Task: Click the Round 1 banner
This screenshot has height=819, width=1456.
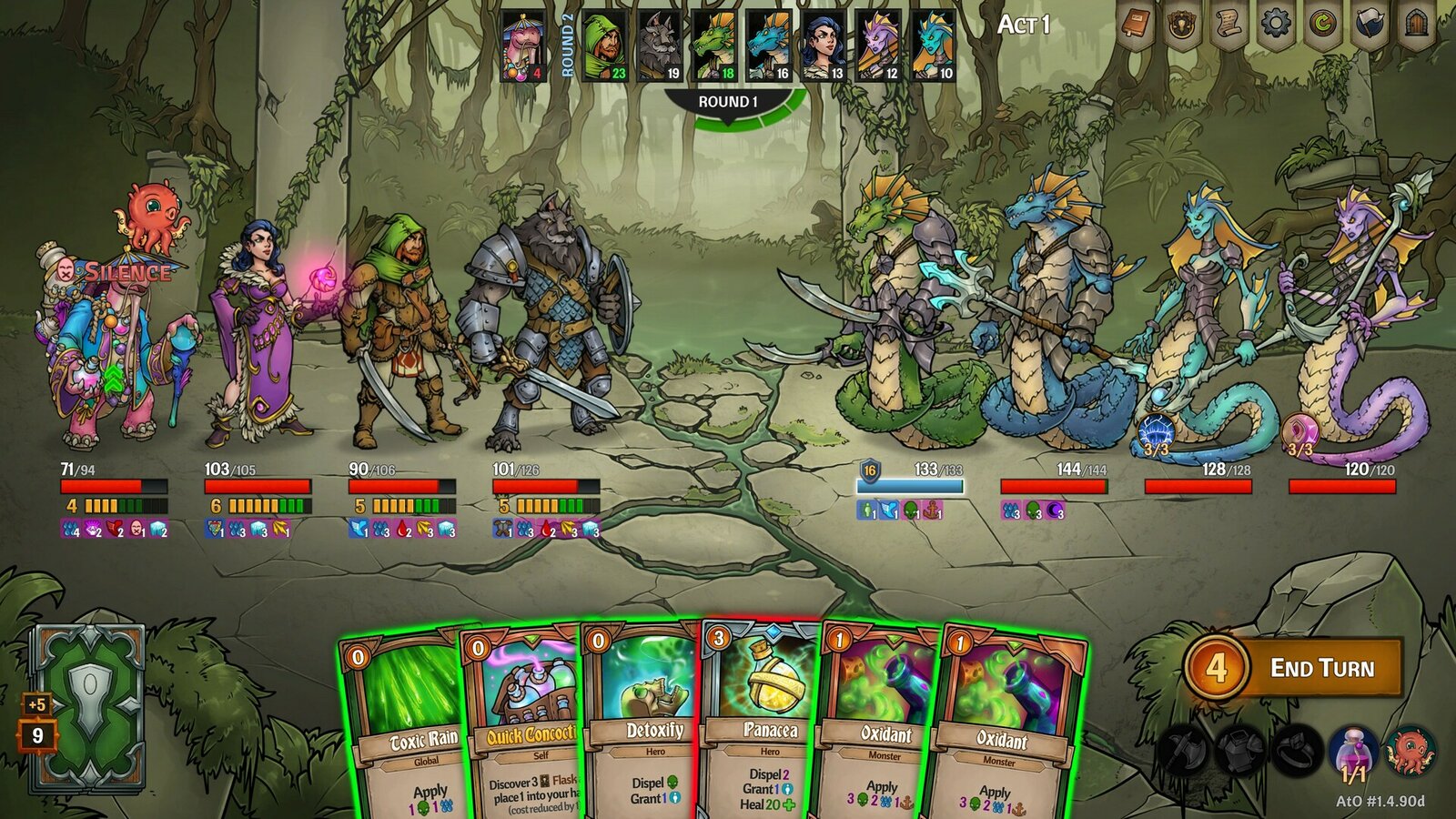Action: pyautogui.click(x=728, y=103)
